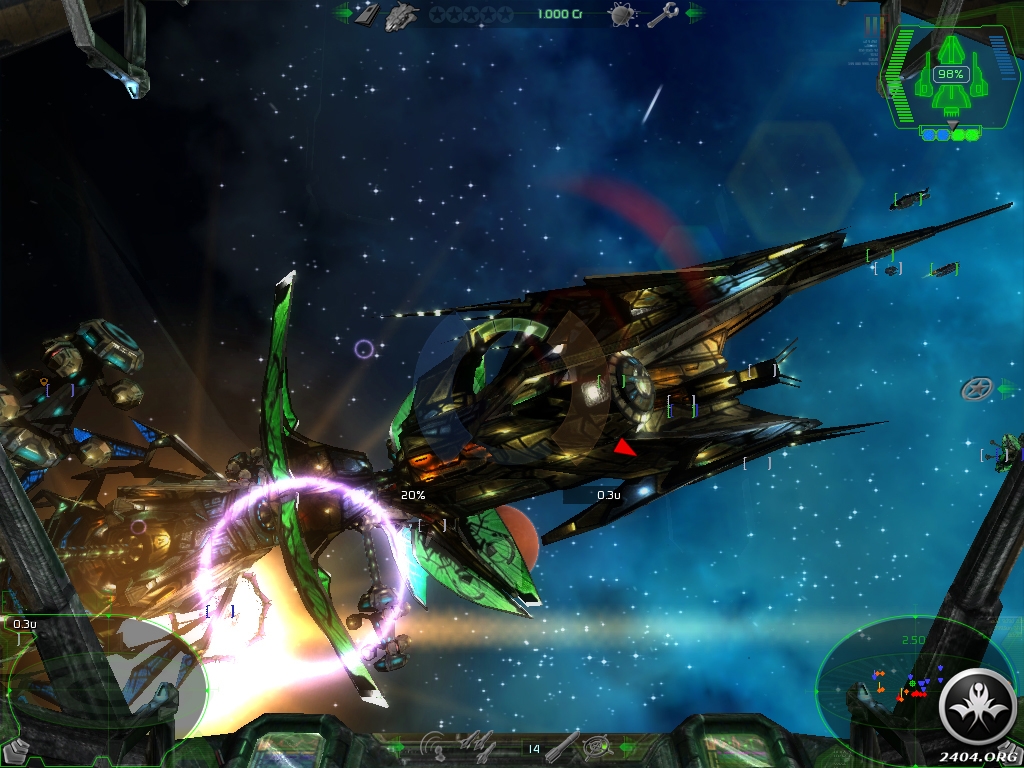Activate the radar scanner icon
This screenshot has height=768, width=1024.
(434, 745)
